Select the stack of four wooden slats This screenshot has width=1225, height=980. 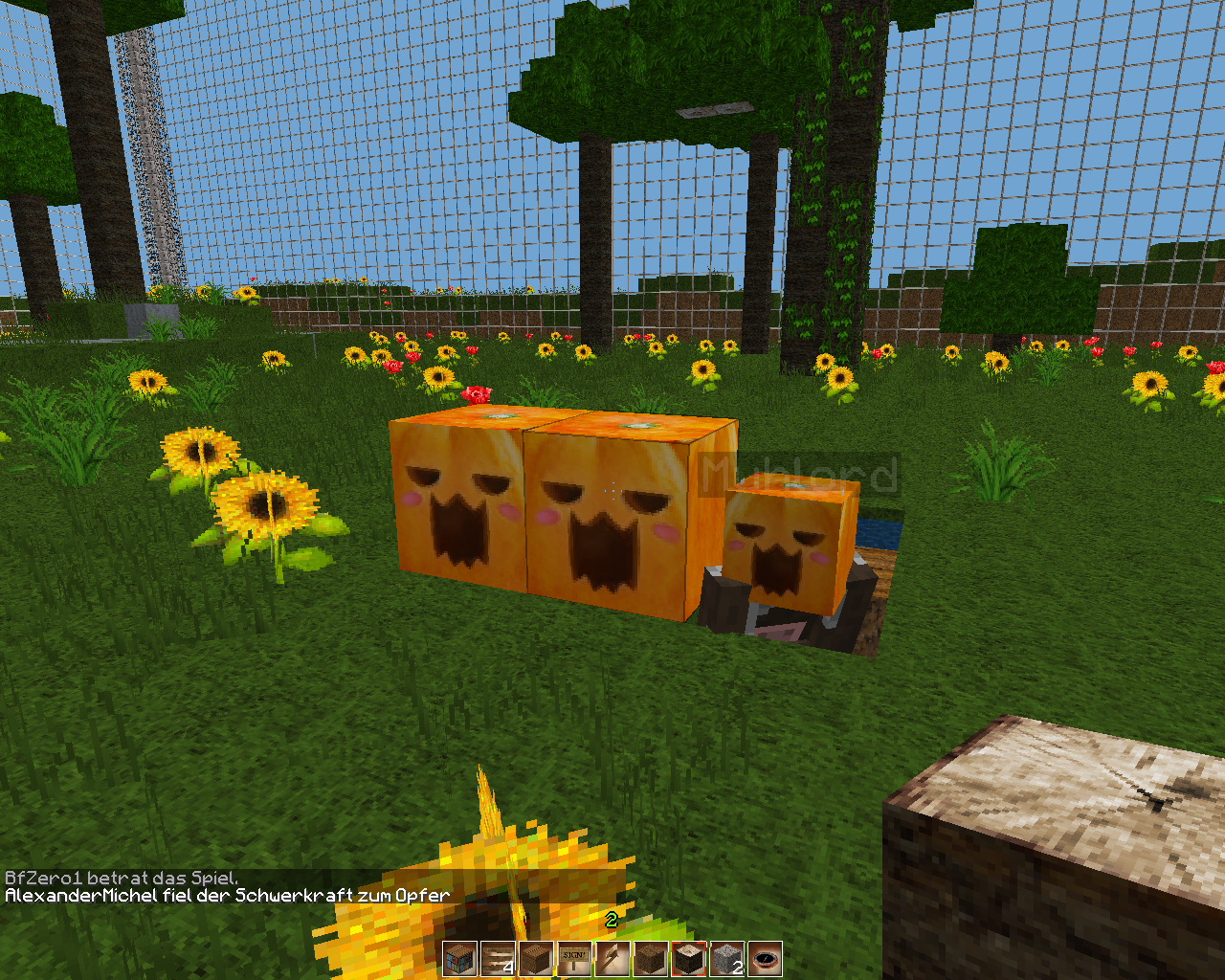tap(498, 958)
